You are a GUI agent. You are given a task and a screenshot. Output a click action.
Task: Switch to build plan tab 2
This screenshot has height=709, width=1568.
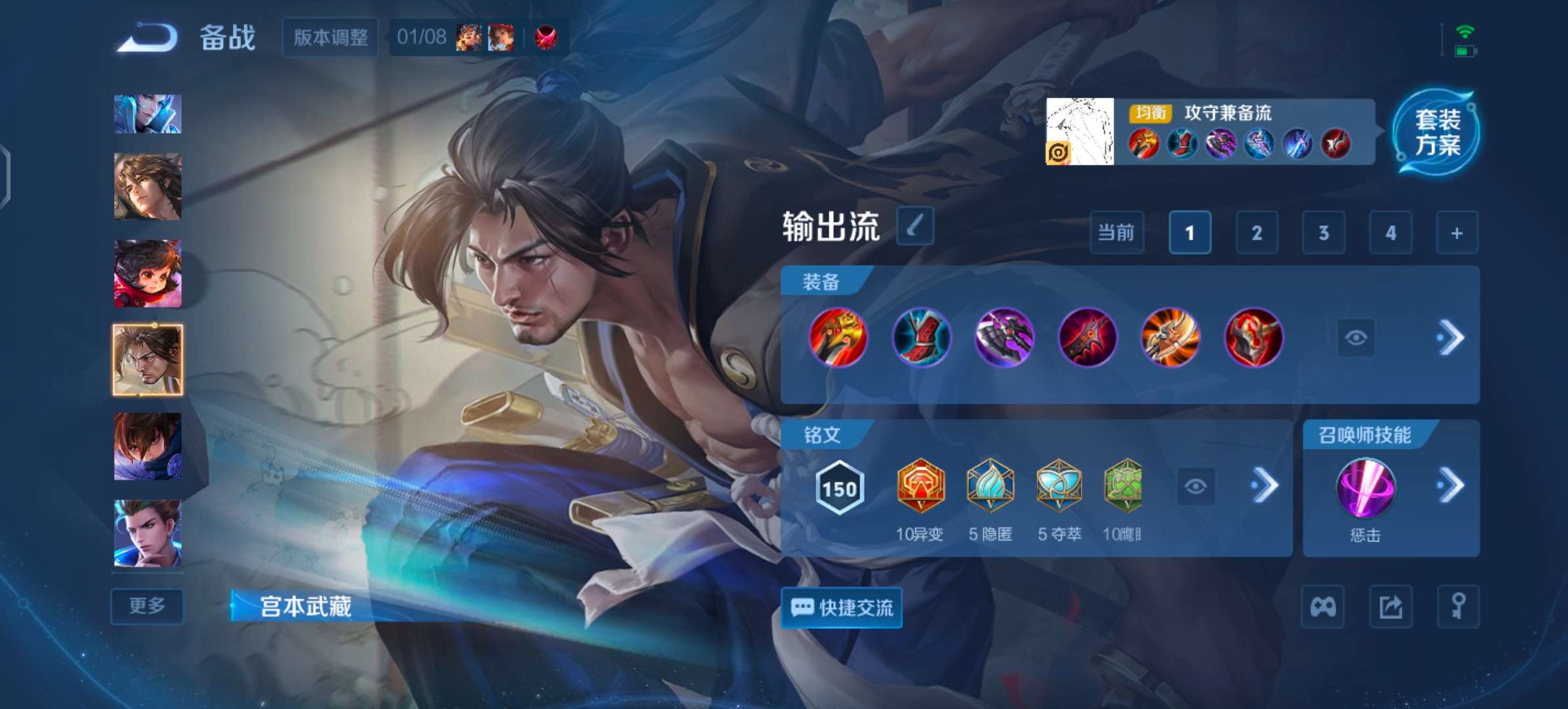point(1256,232)
